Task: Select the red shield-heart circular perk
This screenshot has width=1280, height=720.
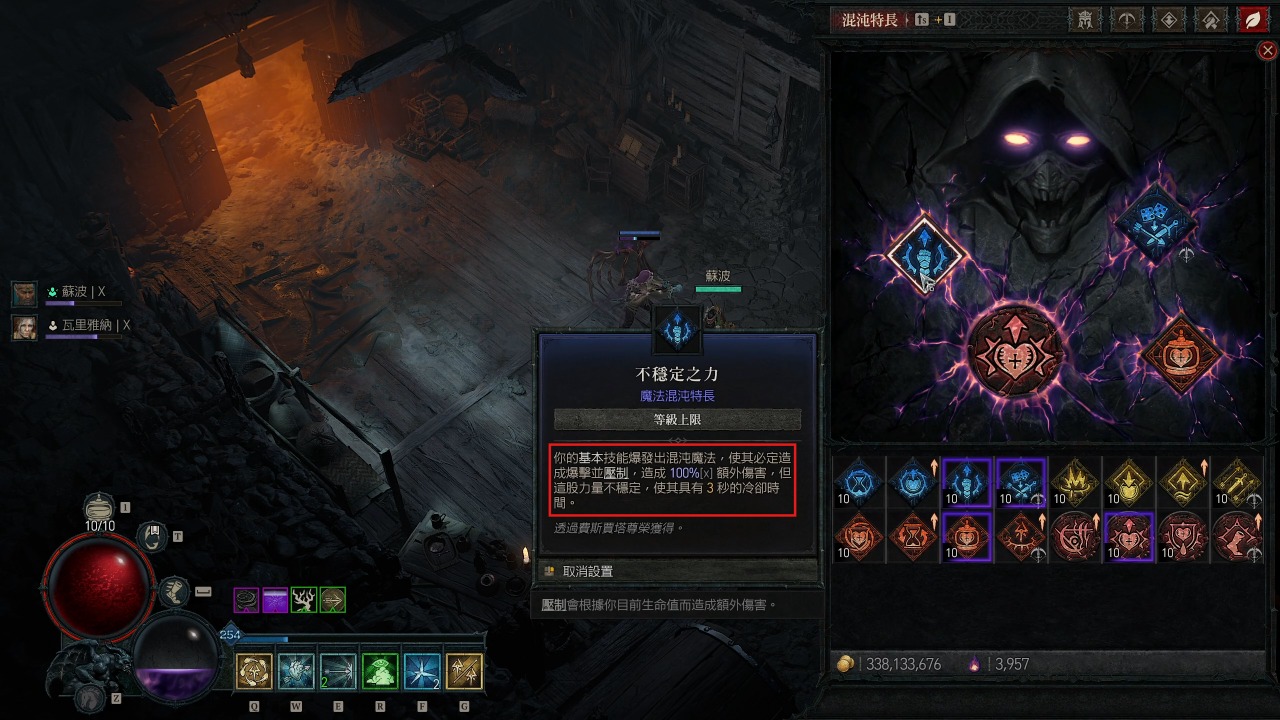Action: [x=1182, y=536]
